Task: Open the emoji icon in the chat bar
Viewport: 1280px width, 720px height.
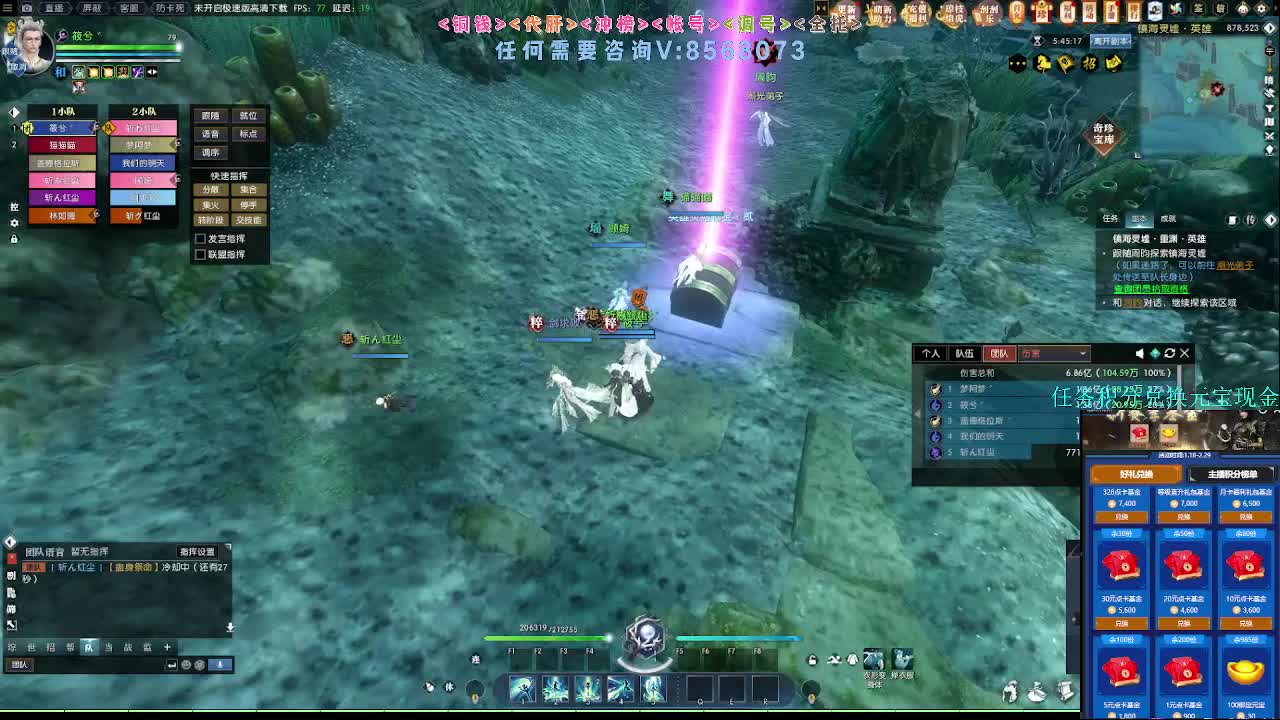Action: pos(186,666)
